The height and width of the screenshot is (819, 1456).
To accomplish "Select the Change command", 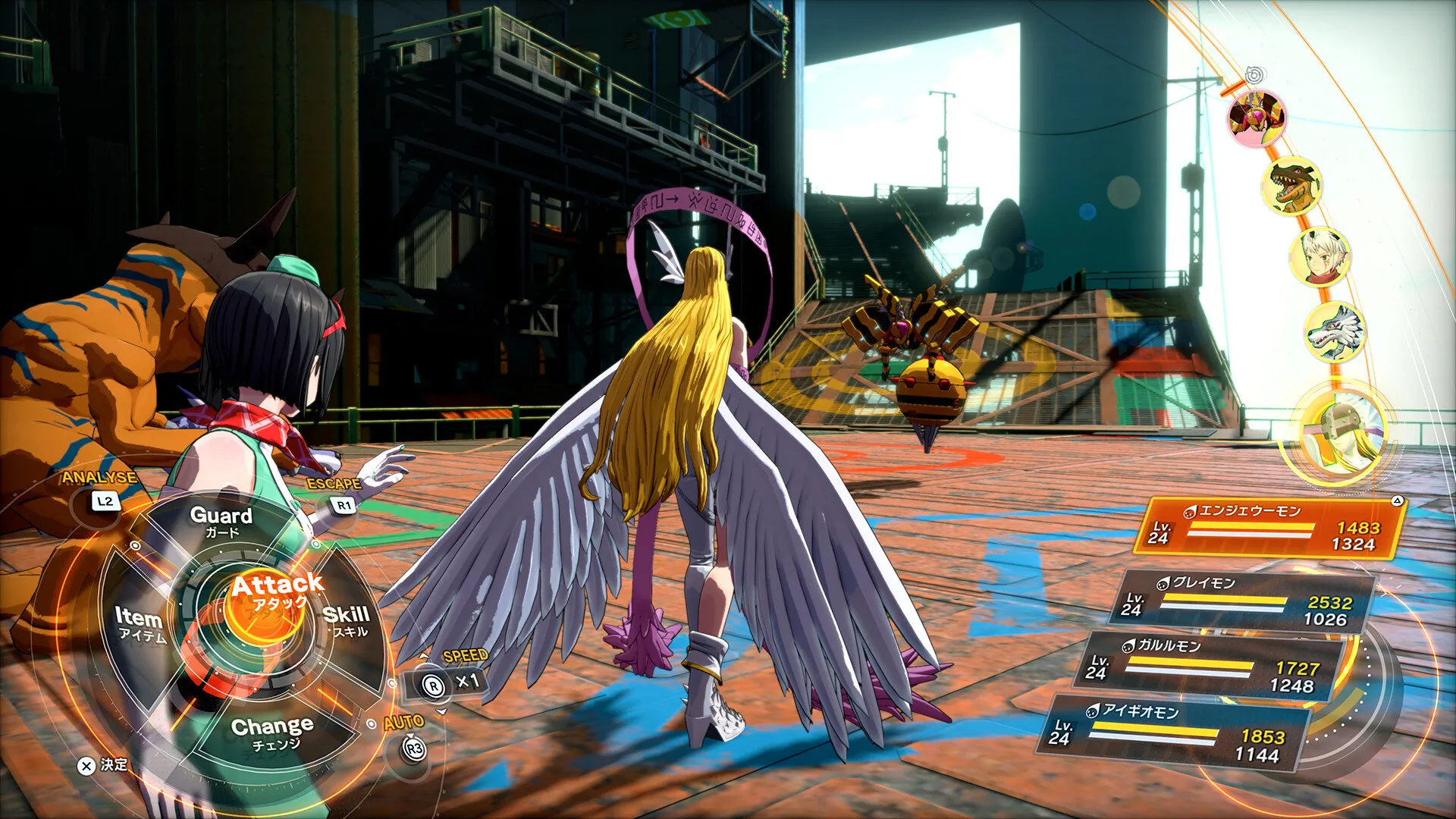I will [x=271, y=733].
